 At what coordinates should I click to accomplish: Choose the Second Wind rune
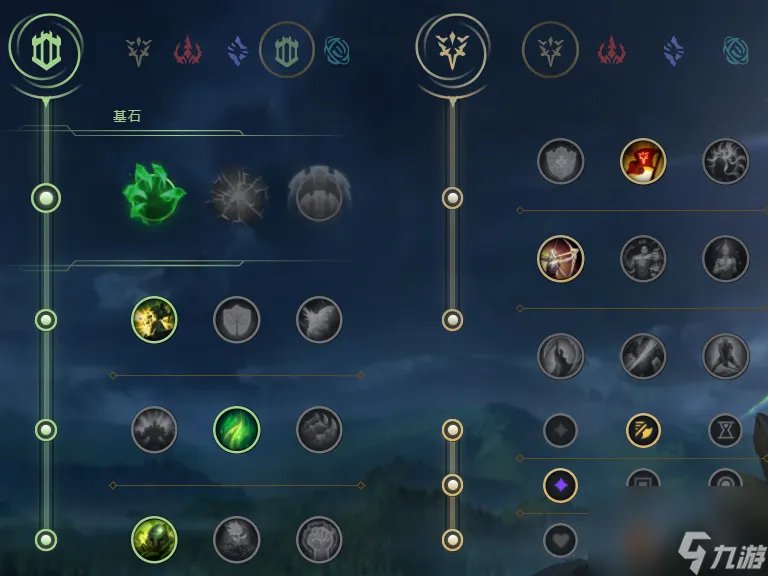237,430
